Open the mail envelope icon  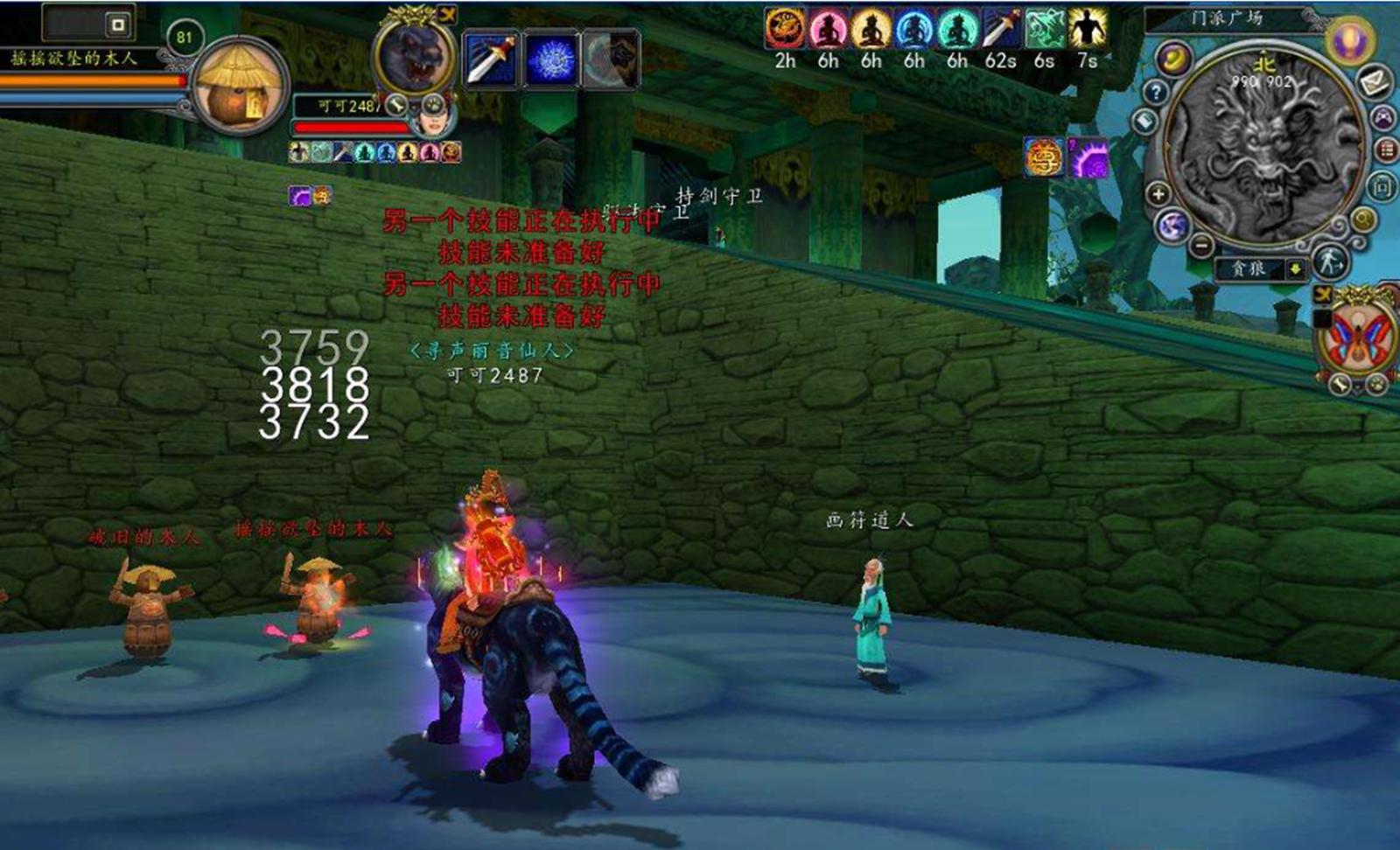(1375, 82)
